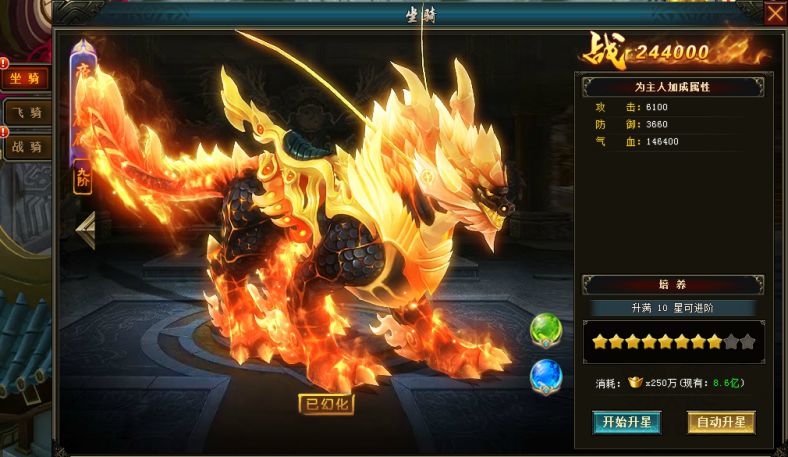Select the 战骑 war mount tab
The height and width of the screenshot is (457, 788).
[26, 147]
